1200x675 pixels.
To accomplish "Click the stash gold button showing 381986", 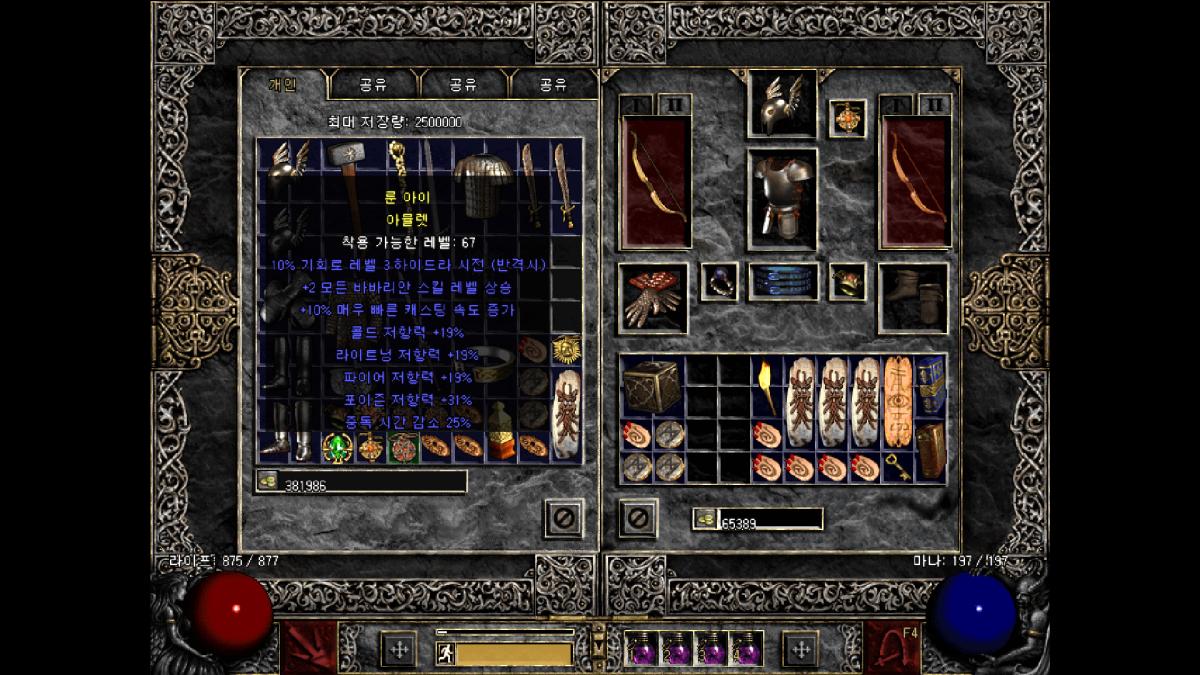I will (268, 482).
